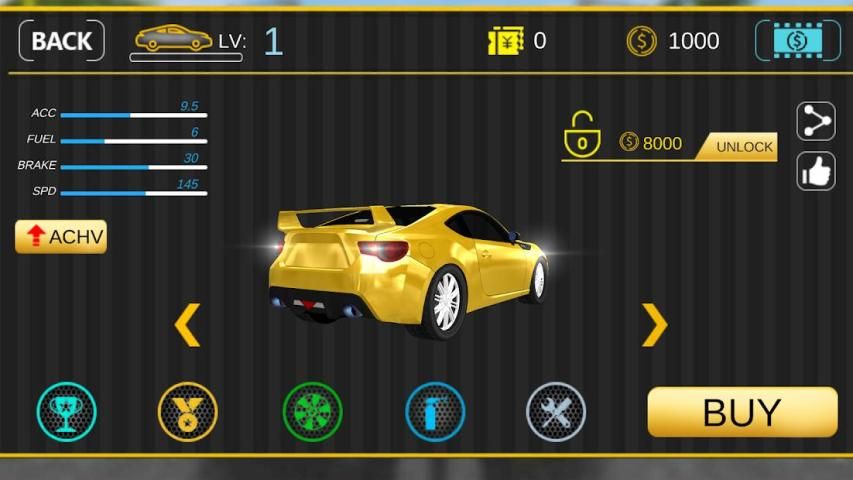Show the previous car with left arrow

187,325
